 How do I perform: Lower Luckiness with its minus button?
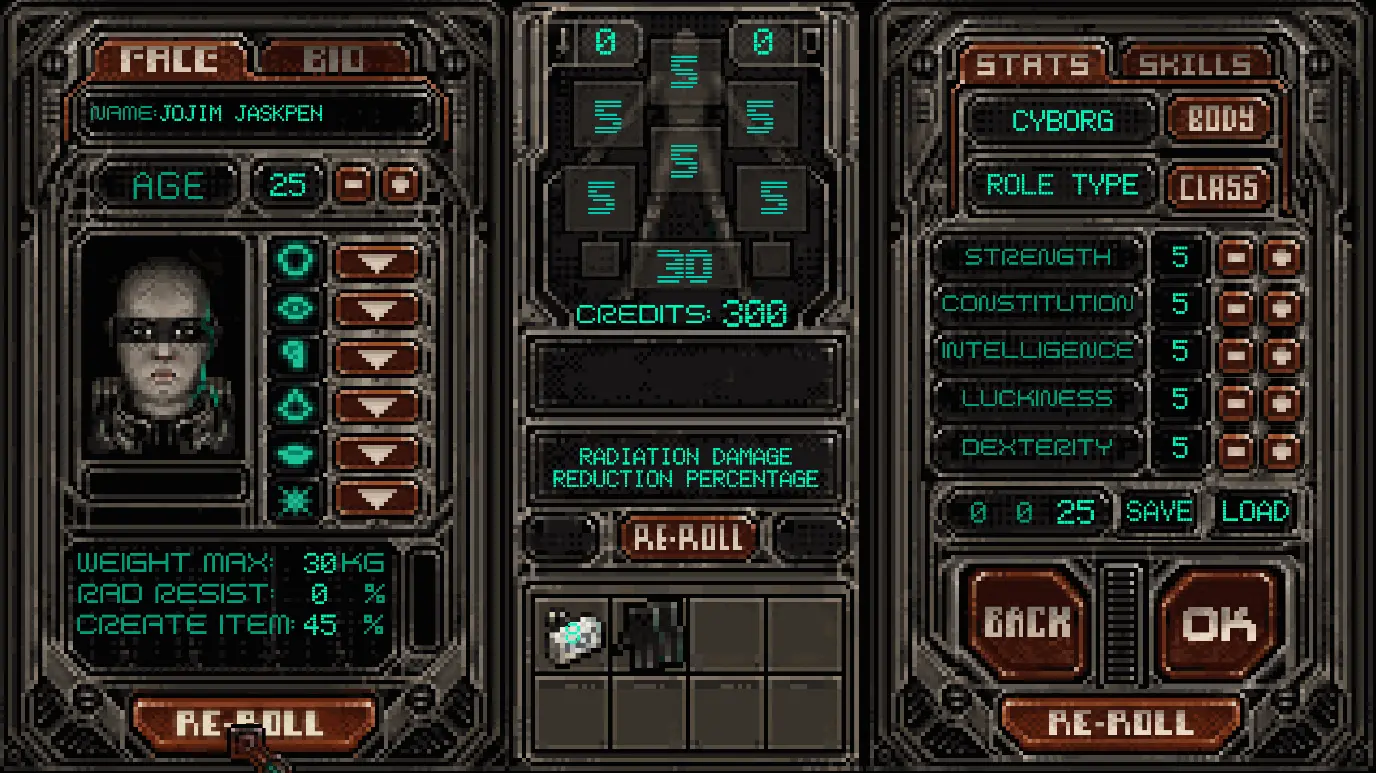click(1236, 401)
